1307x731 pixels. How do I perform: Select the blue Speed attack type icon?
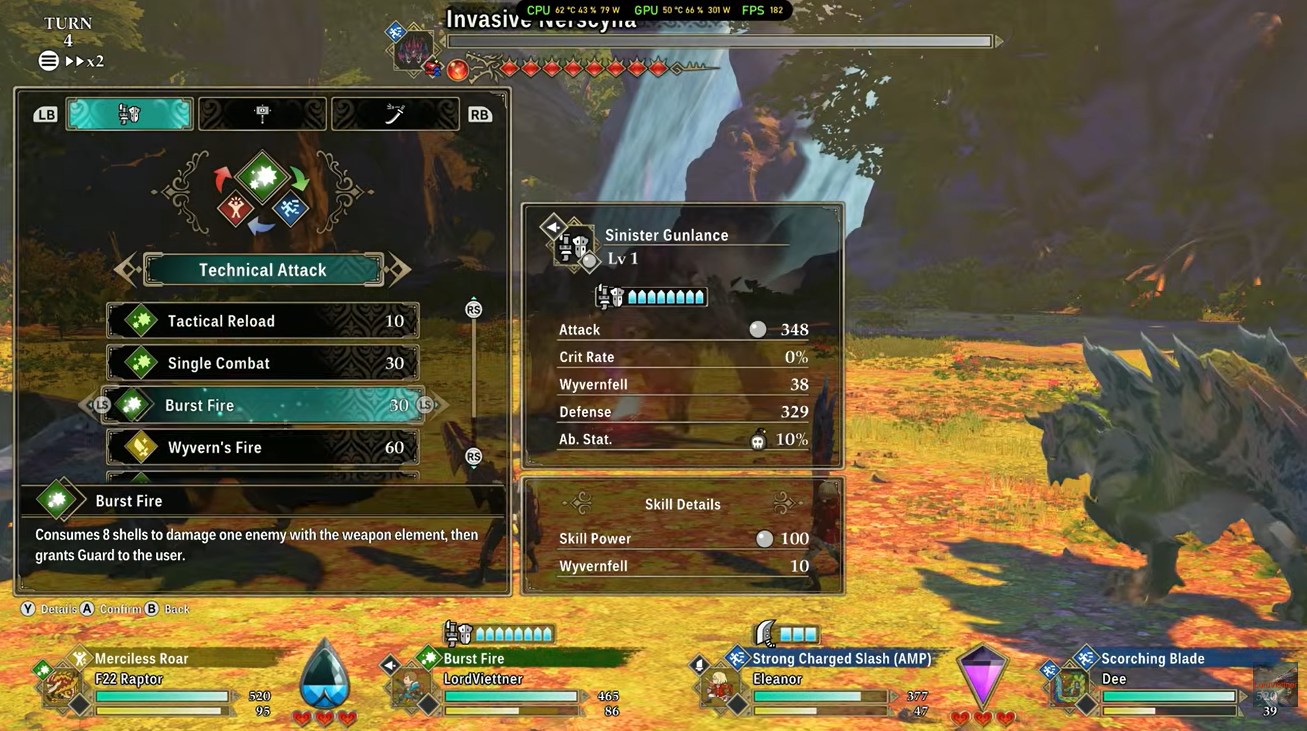coord(290,208)
